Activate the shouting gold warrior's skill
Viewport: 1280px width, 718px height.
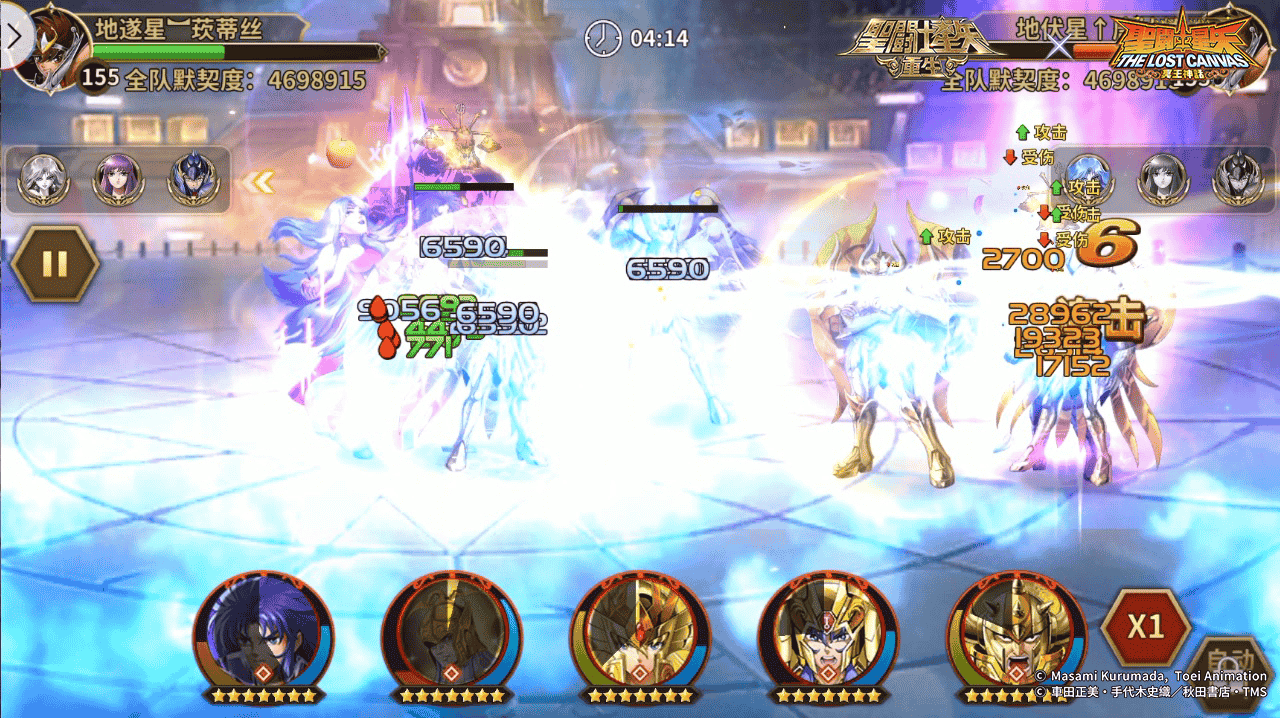(x=1014, y=631)
